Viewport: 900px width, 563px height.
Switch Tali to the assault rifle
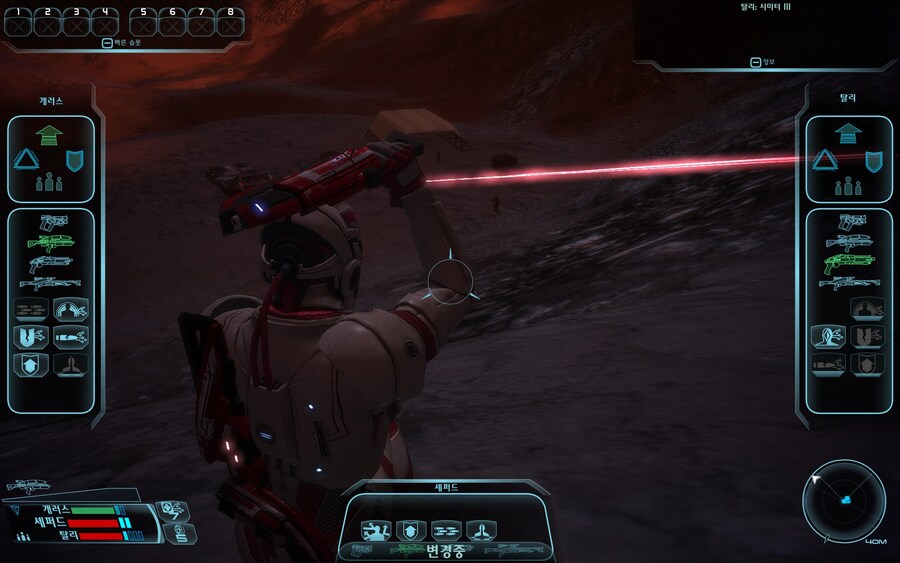(849, 241)
